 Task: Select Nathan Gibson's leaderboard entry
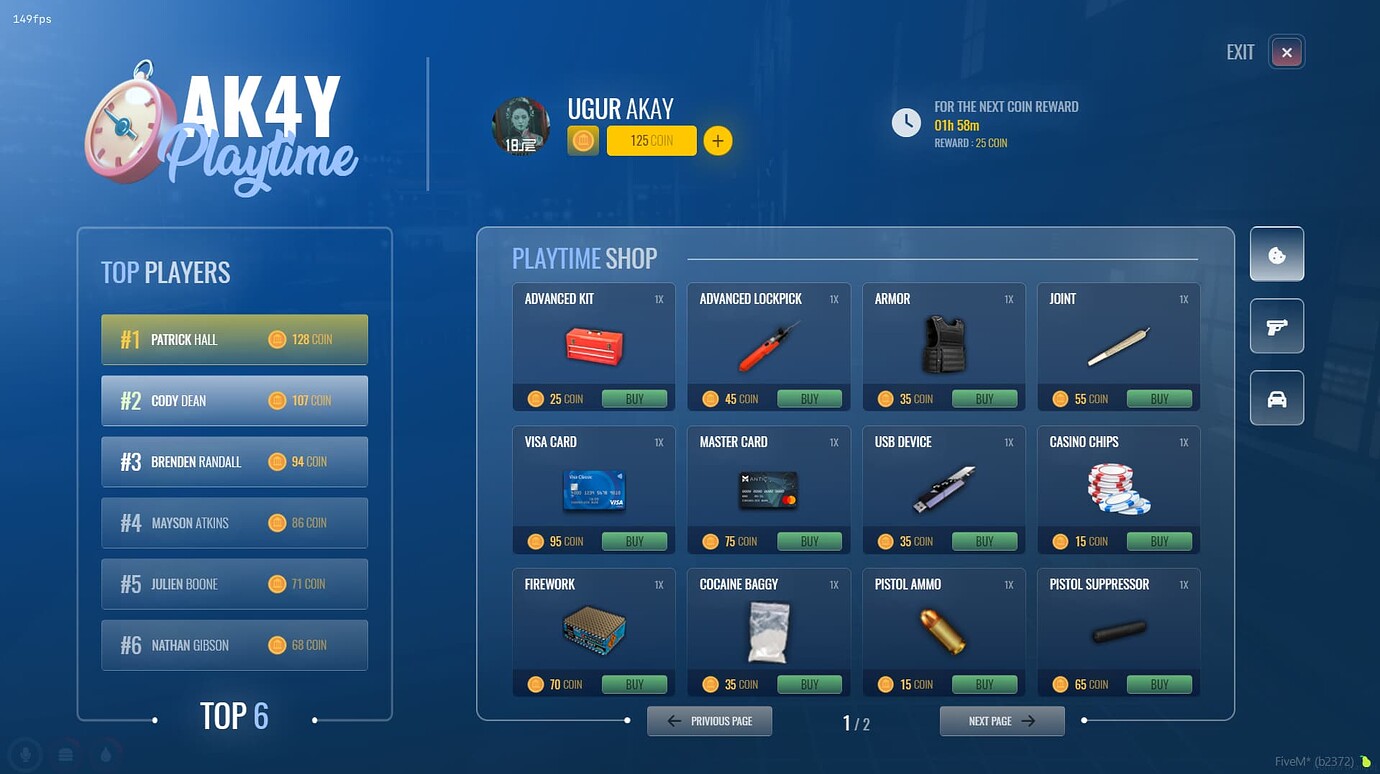pos(234,645)
